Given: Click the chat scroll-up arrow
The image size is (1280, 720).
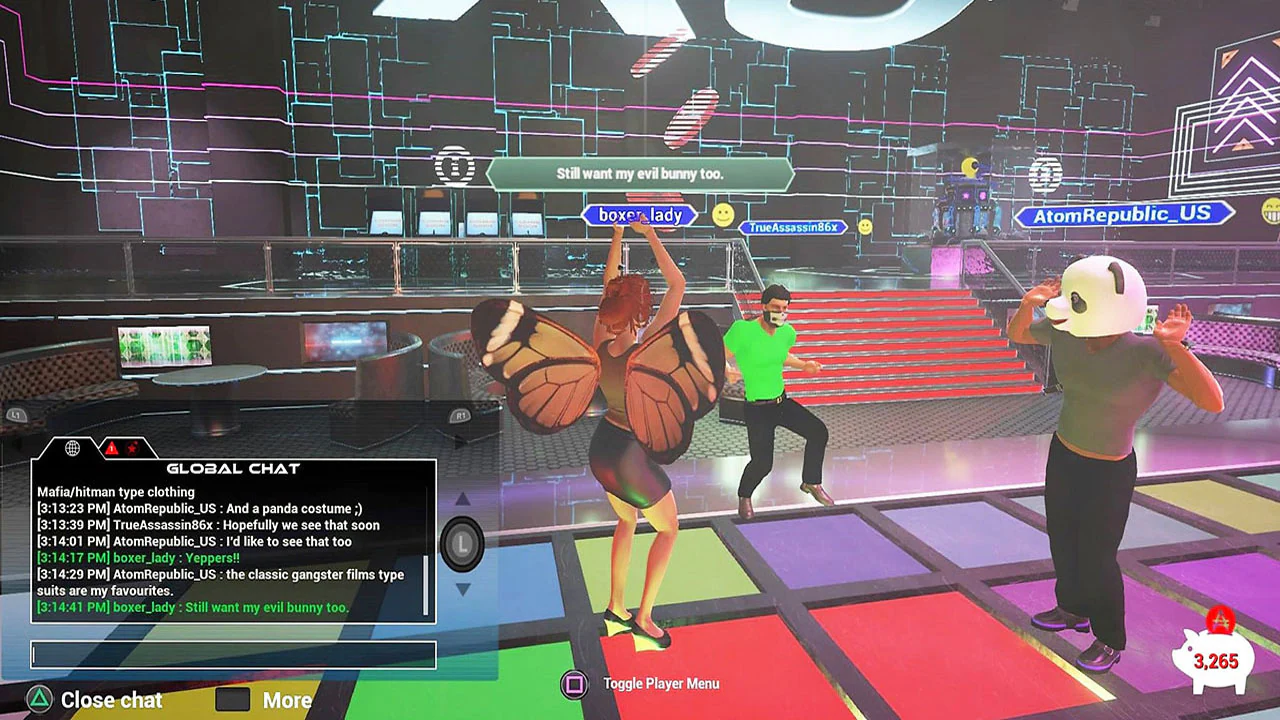Looking at the screenshot, I should (463, 500).
